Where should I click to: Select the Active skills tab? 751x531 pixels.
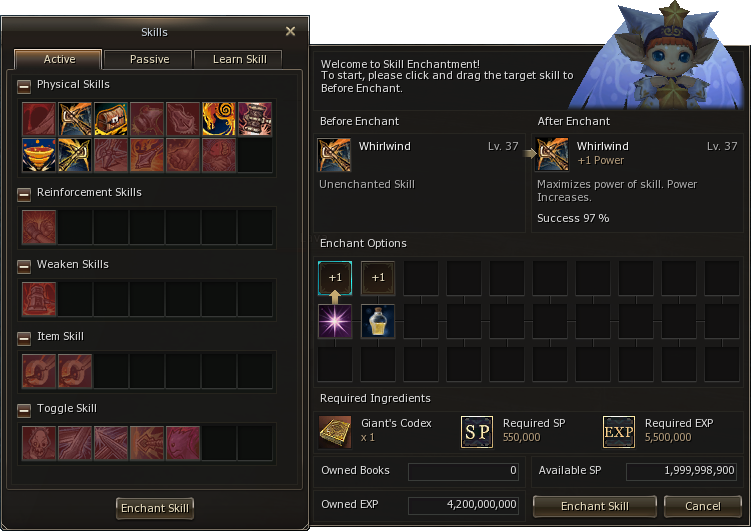59,59
